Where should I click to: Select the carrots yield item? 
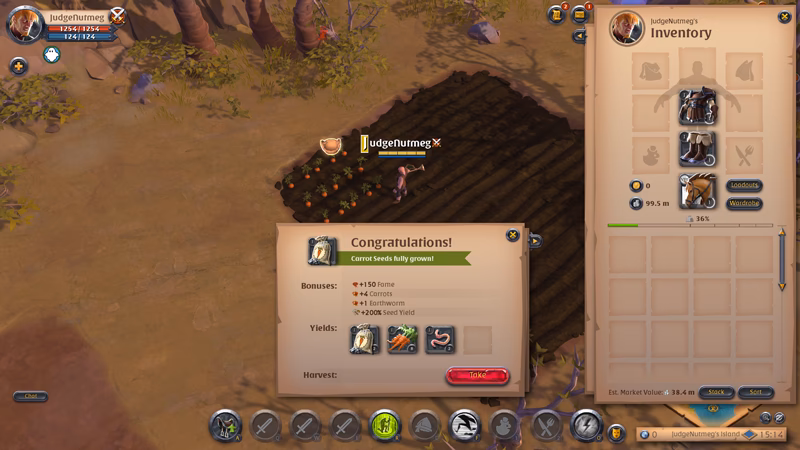click(x=403, y=340)
